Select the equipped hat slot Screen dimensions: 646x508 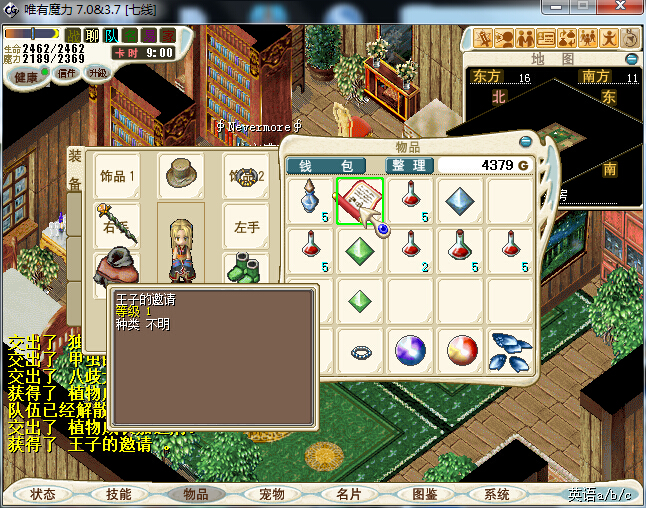pos(181,175)
